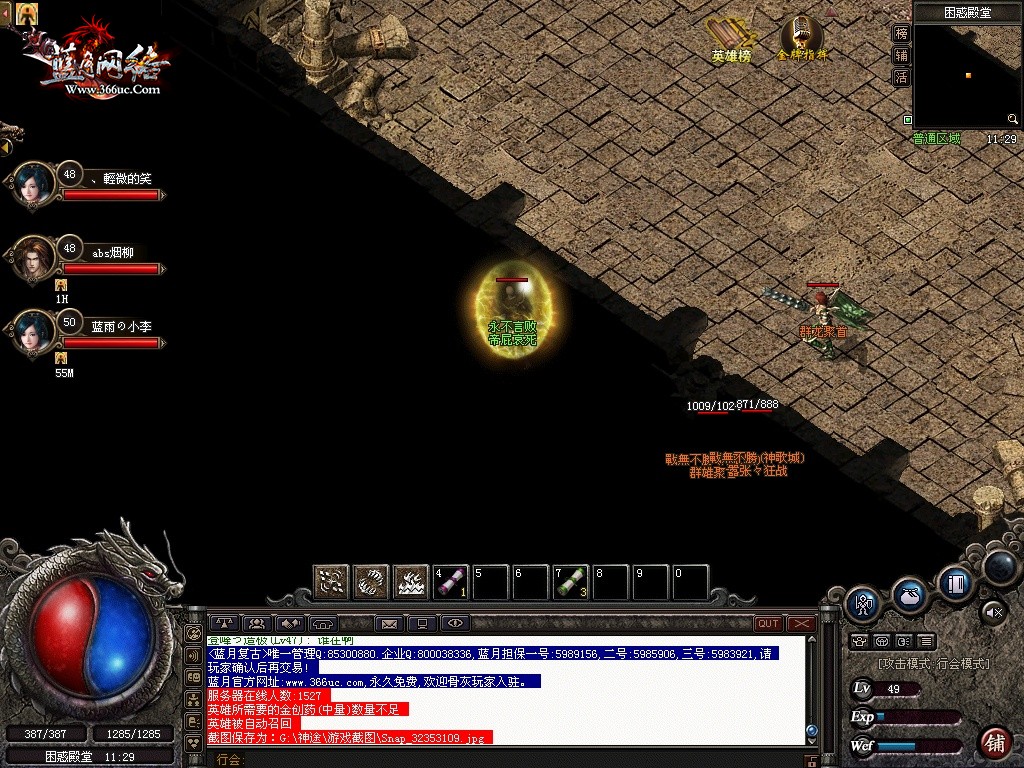Click the red 铺 shop button
The width and height of the screenshot is (1024, 768).
click(994, 742)
